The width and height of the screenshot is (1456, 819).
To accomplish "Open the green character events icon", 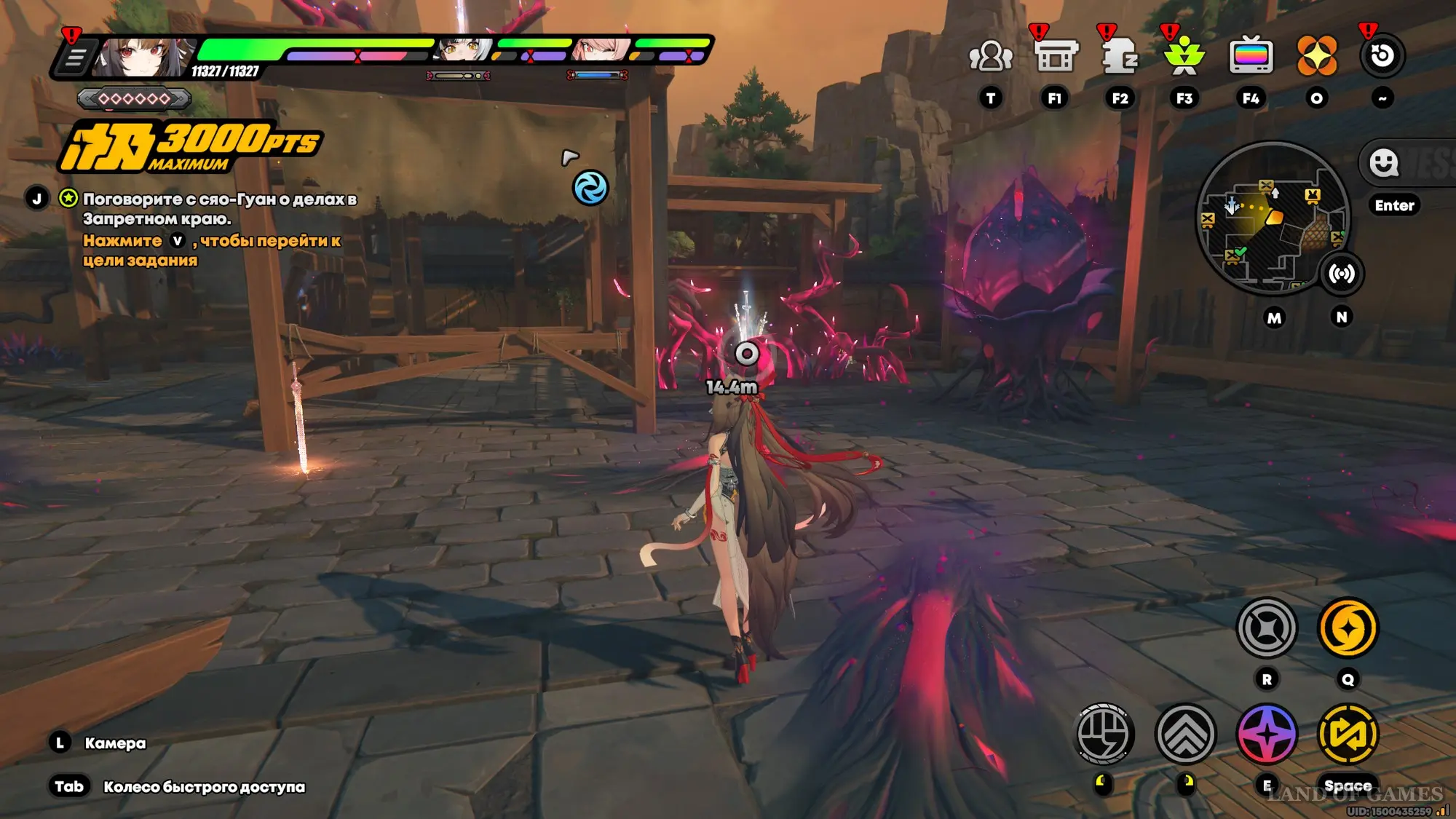I will 1184,56.
